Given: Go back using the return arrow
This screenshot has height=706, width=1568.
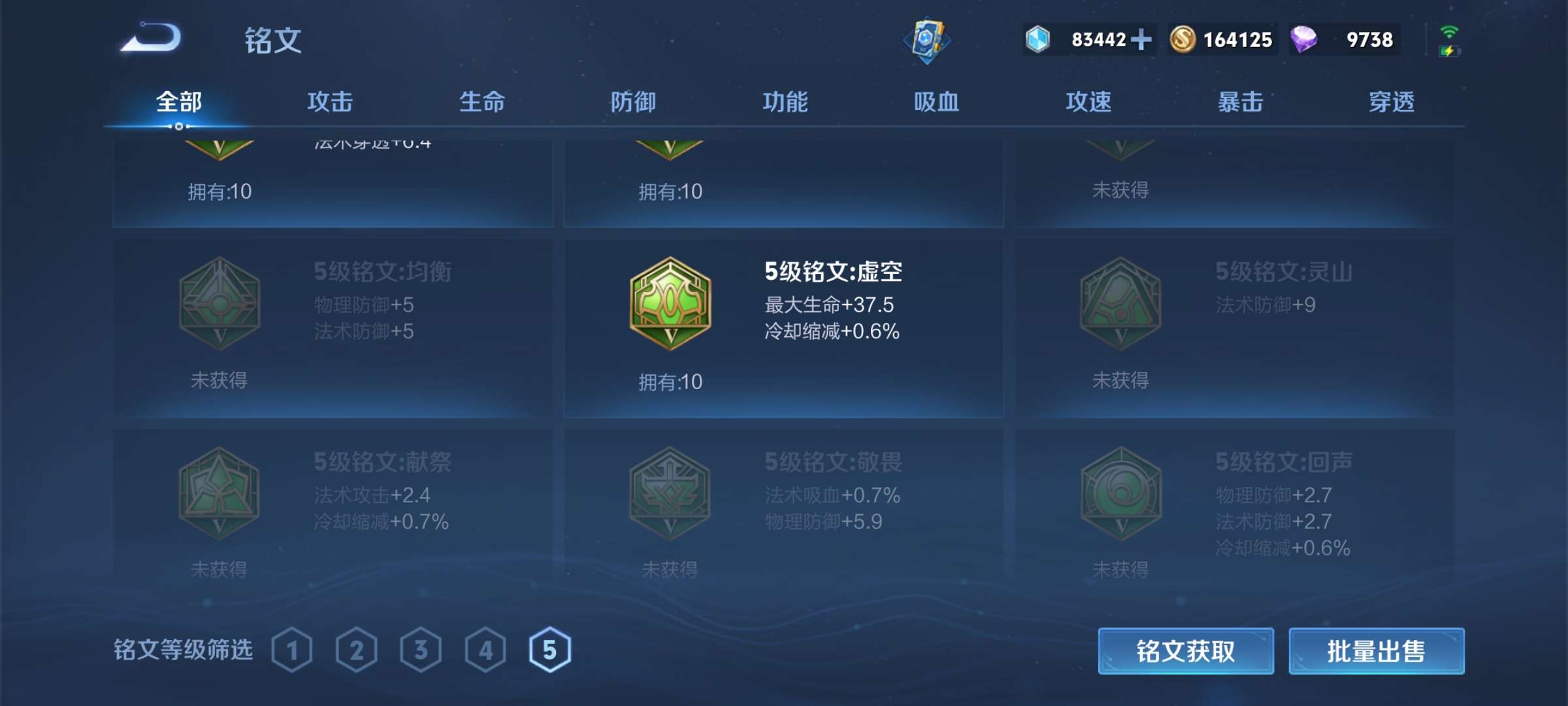Looking at the screenshot, I should pyautogui.click(x=152, y=38).
